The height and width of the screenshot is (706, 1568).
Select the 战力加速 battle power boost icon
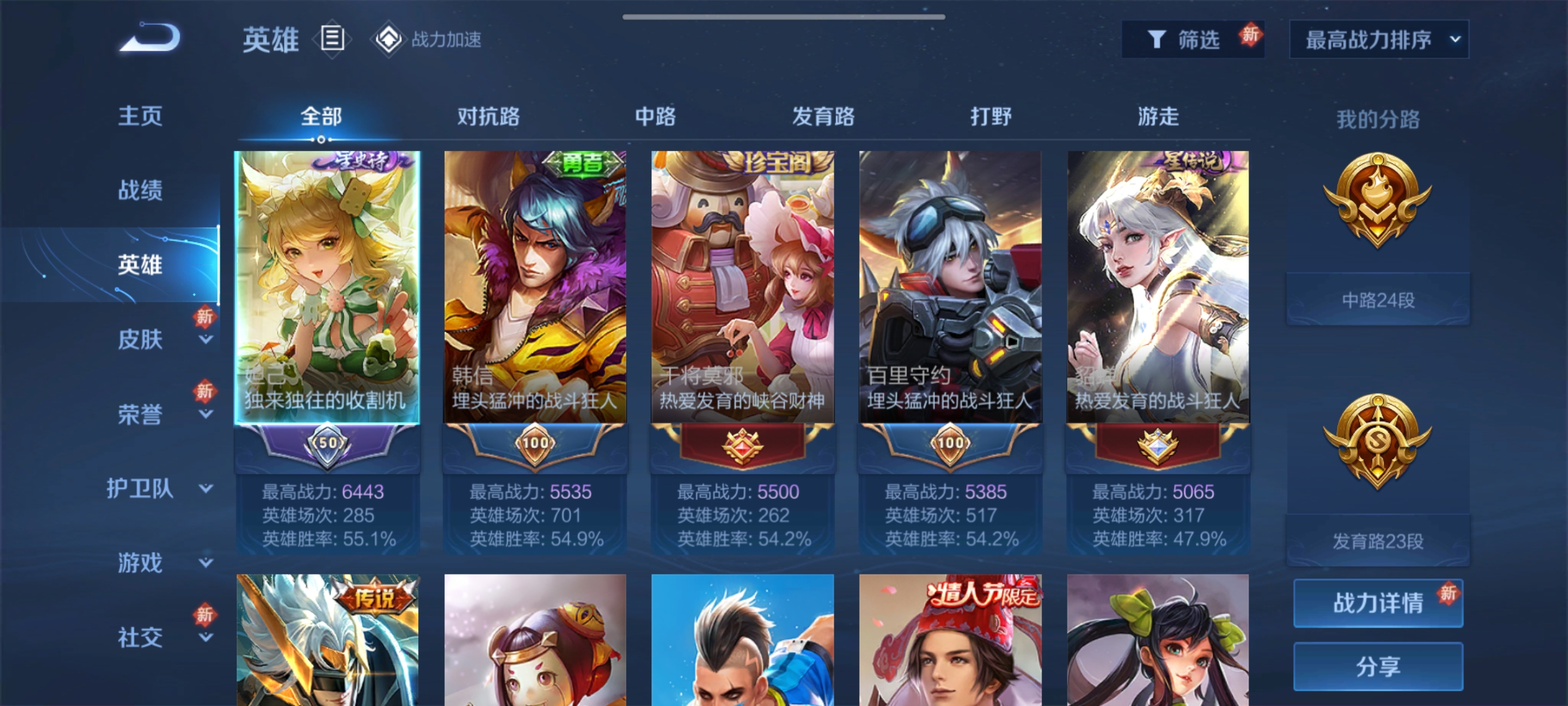(x=388, y=41)
